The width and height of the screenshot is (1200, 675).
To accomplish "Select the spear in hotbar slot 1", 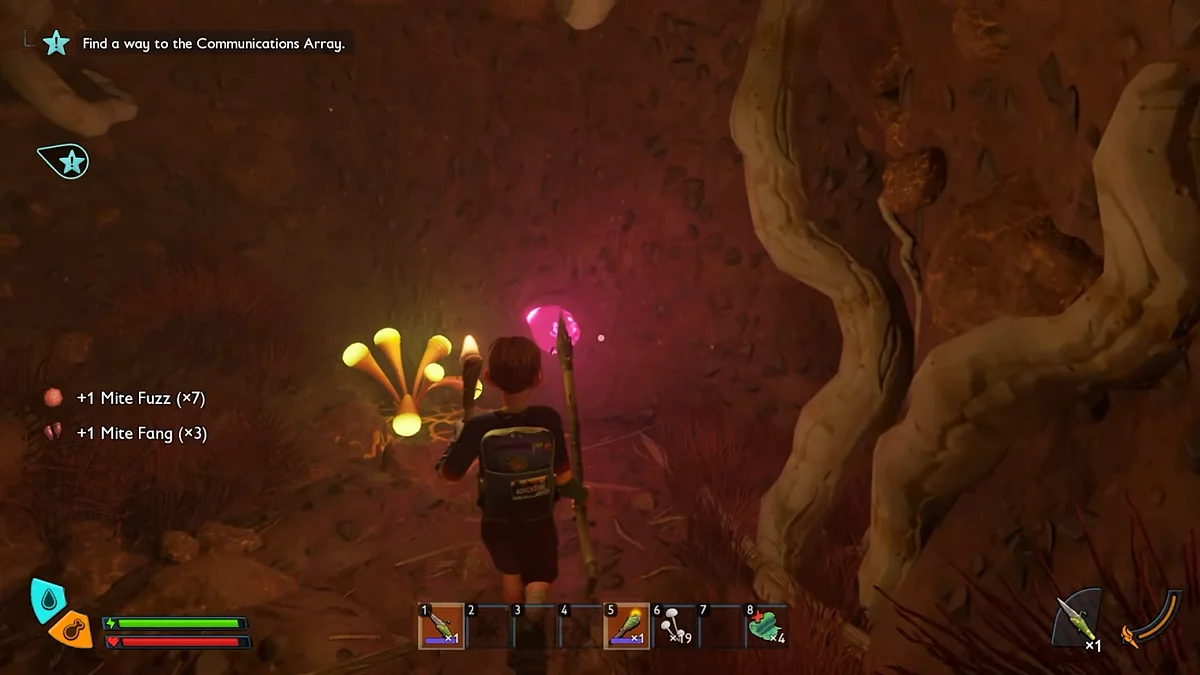I will tap(442, 626).
